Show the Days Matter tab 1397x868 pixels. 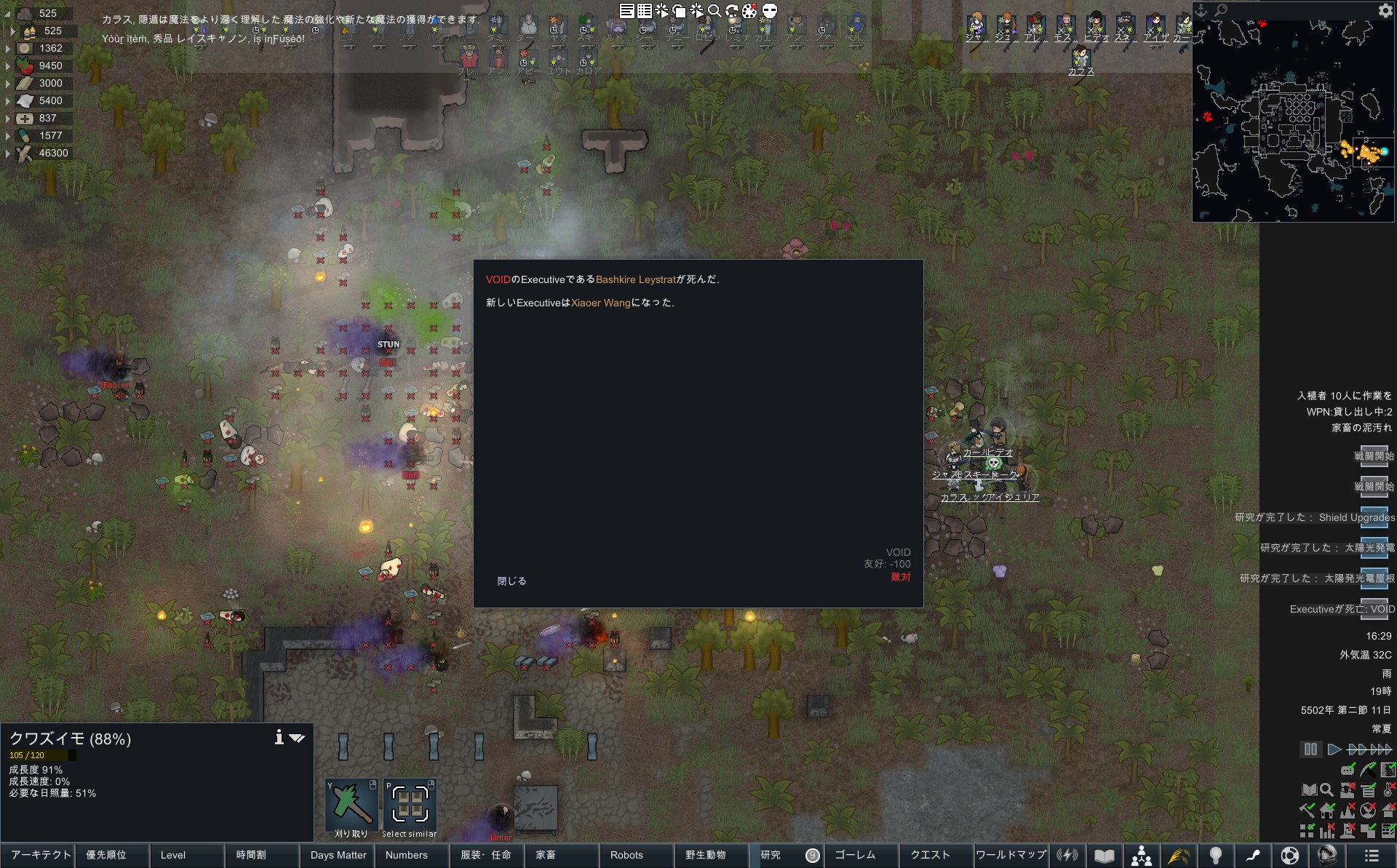[x=338, y=855]
